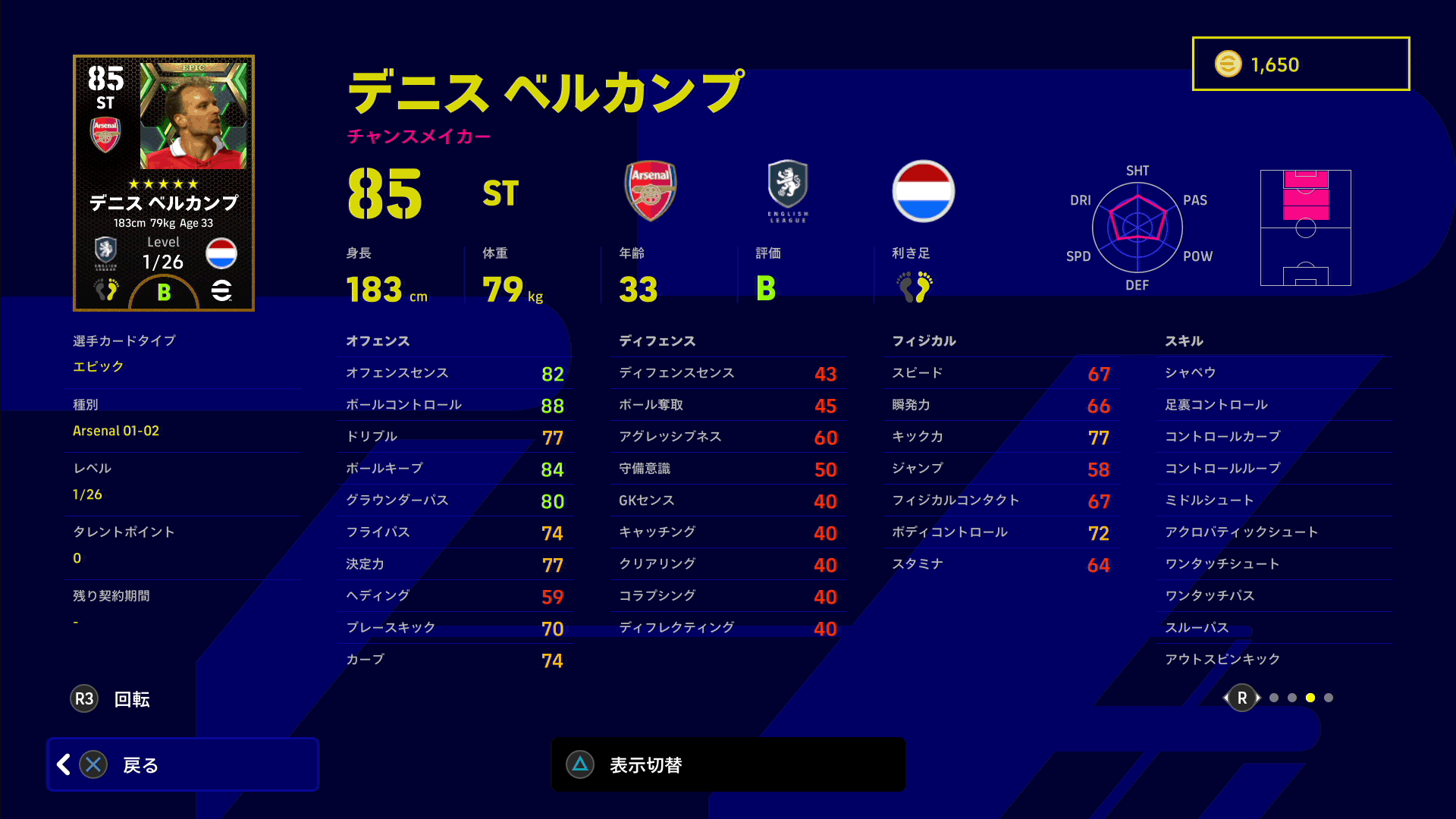Select the スルーパス skill row
The height and width of the screenshot is (819, 1456).
click(1274, 628)
